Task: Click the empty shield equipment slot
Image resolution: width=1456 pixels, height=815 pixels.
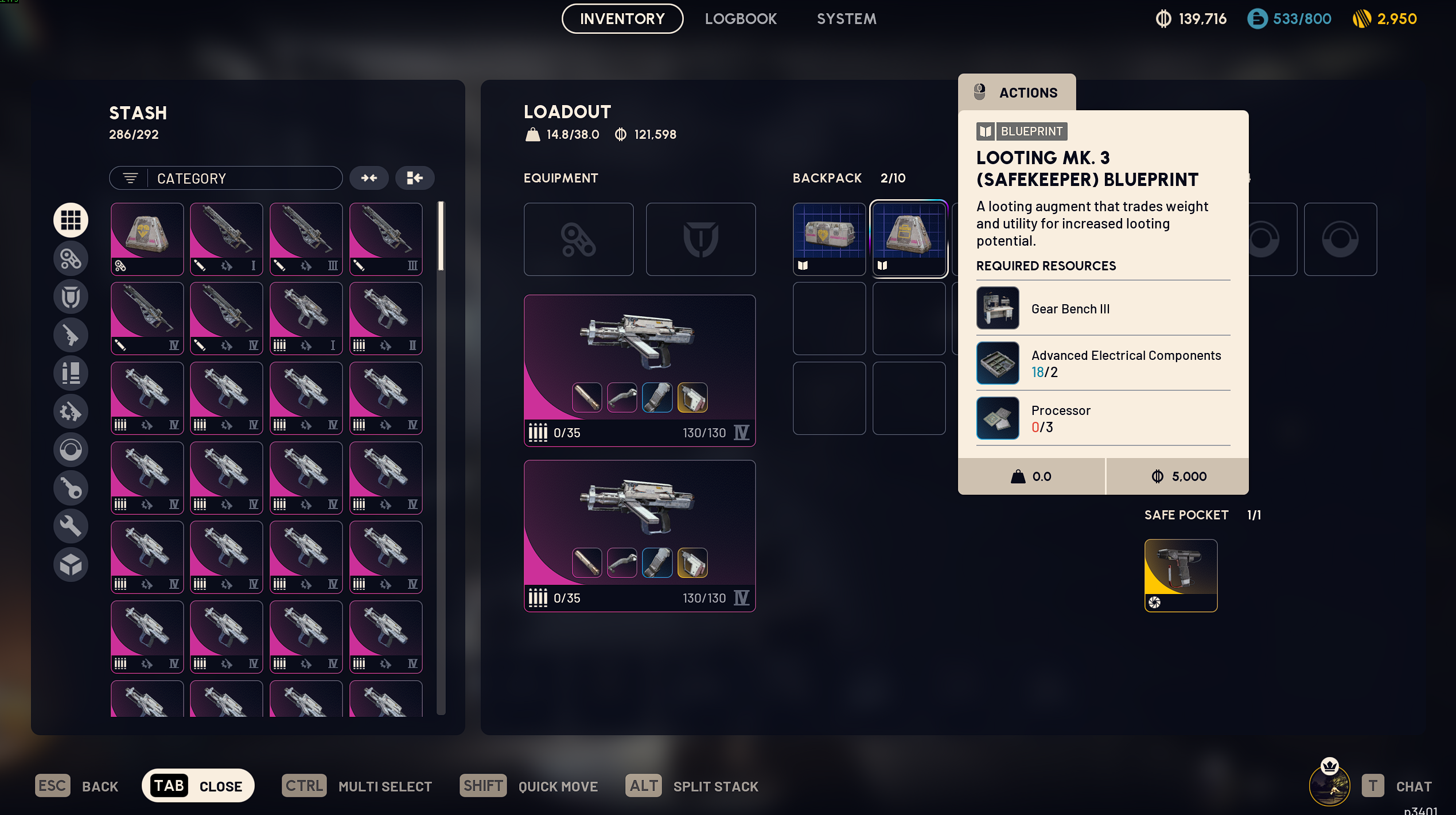Action: pos(700,239)
